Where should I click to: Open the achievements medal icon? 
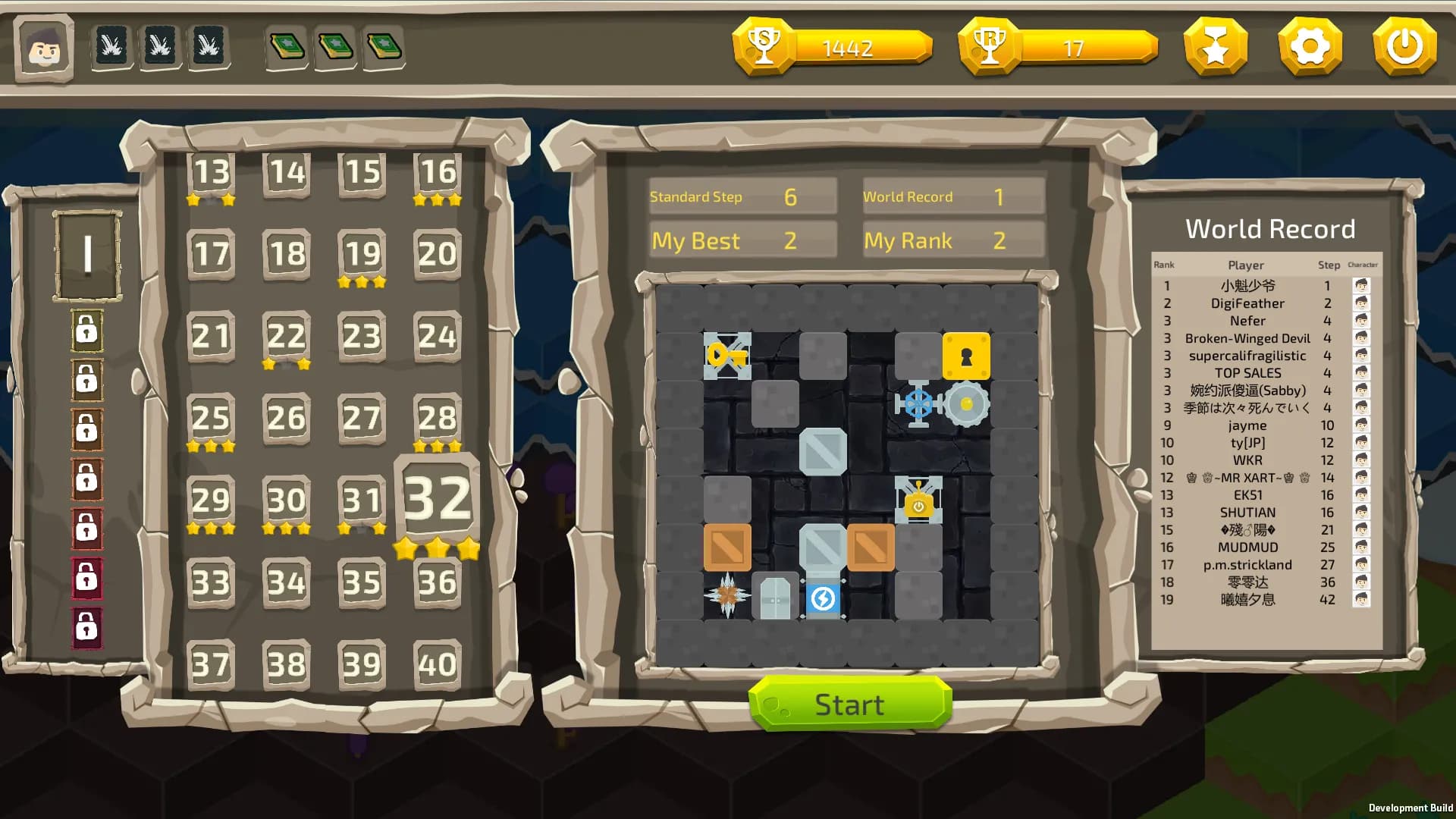coord(1215,46)
